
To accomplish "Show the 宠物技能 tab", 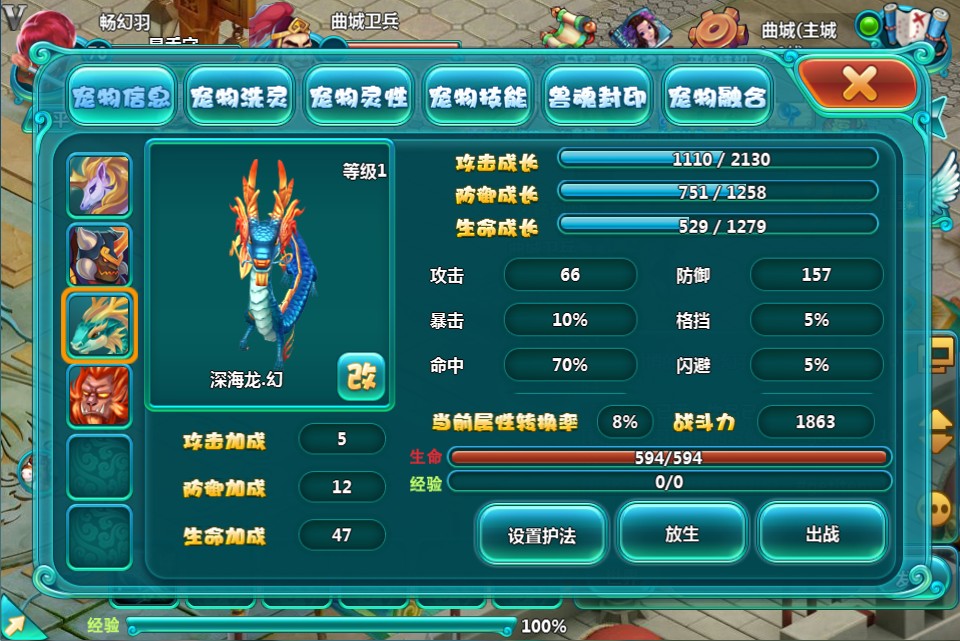I will point(477,98).
